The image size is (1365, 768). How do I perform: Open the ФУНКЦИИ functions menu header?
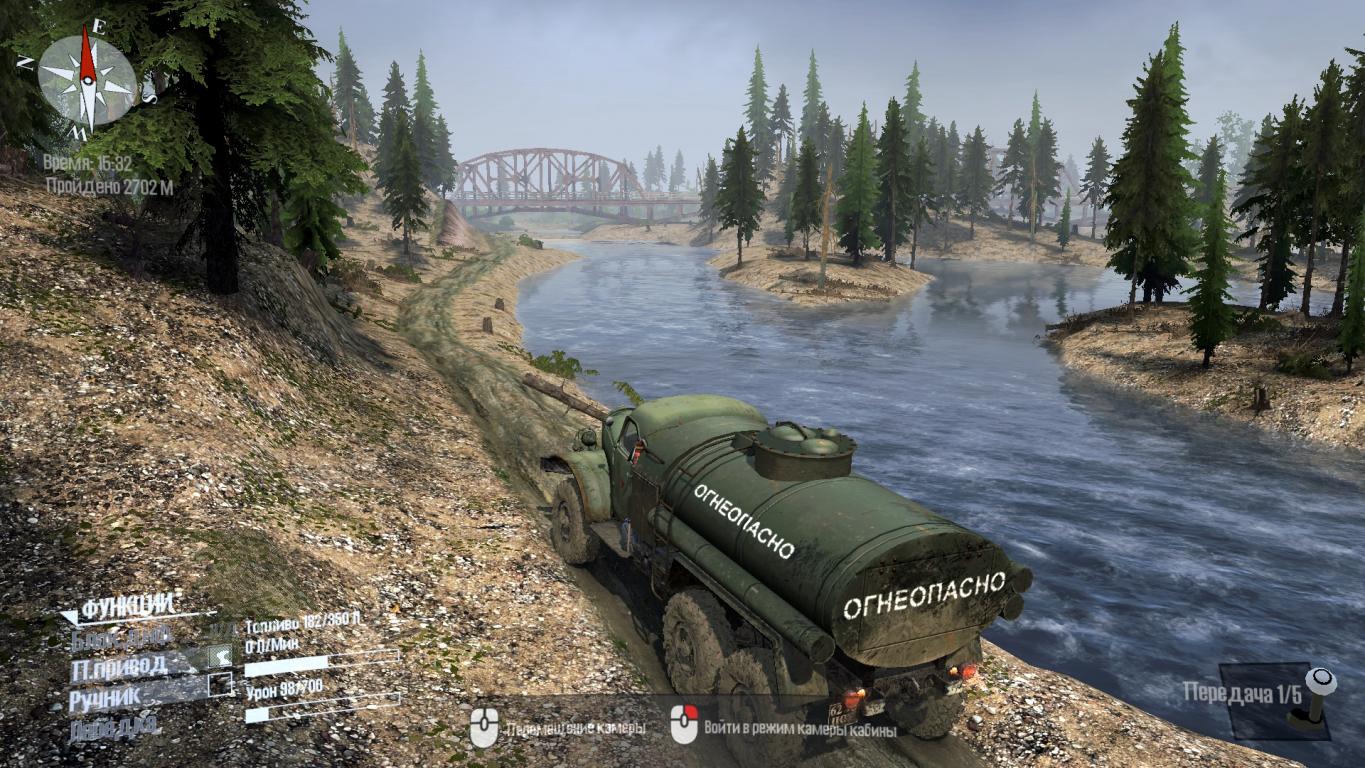pyautogui.click(x=128, y=607)
